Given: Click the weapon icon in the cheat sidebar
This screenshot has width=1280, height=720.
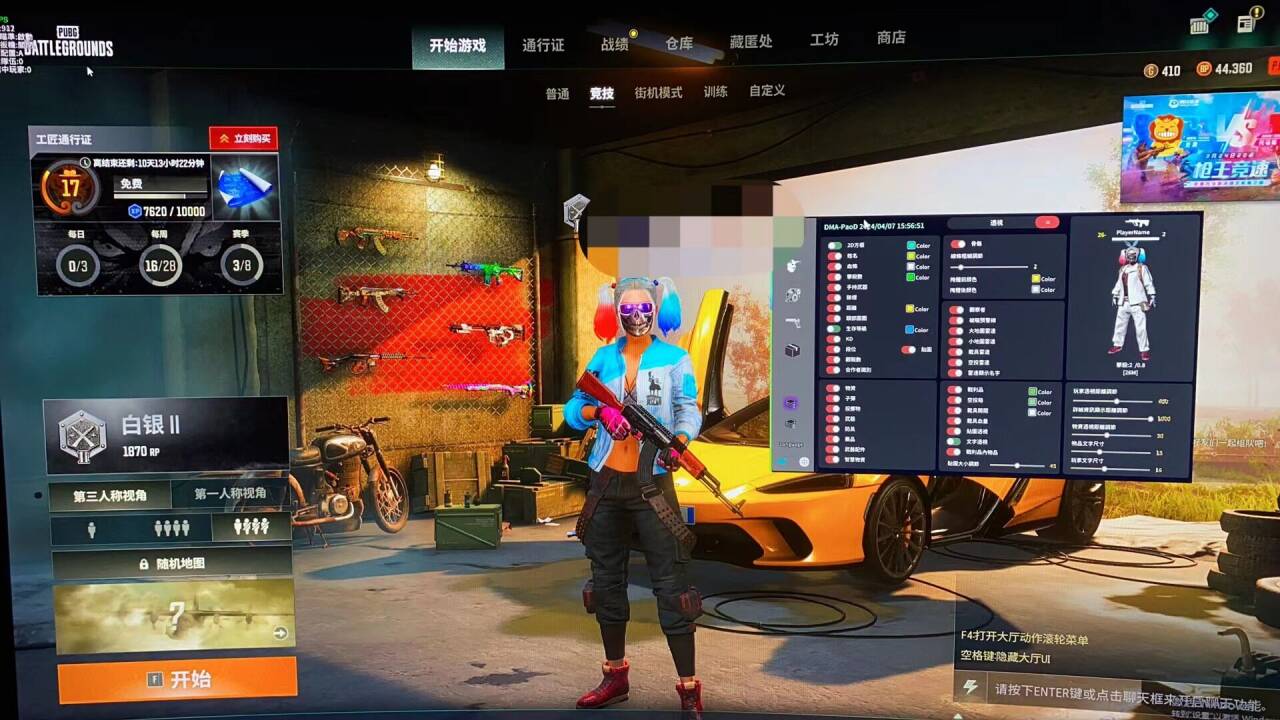Looking at the screenshot, I should 791,323.
